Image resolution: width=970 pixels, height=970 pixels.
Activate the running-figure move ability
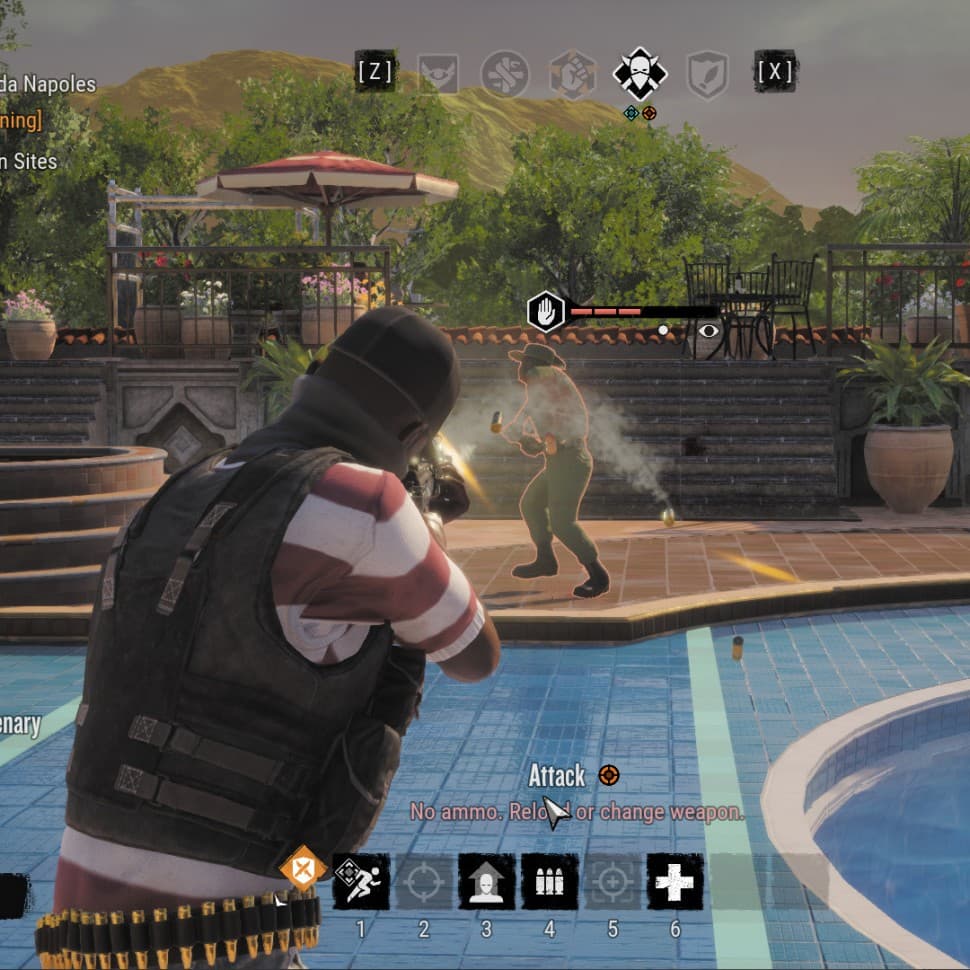(361, 881)
